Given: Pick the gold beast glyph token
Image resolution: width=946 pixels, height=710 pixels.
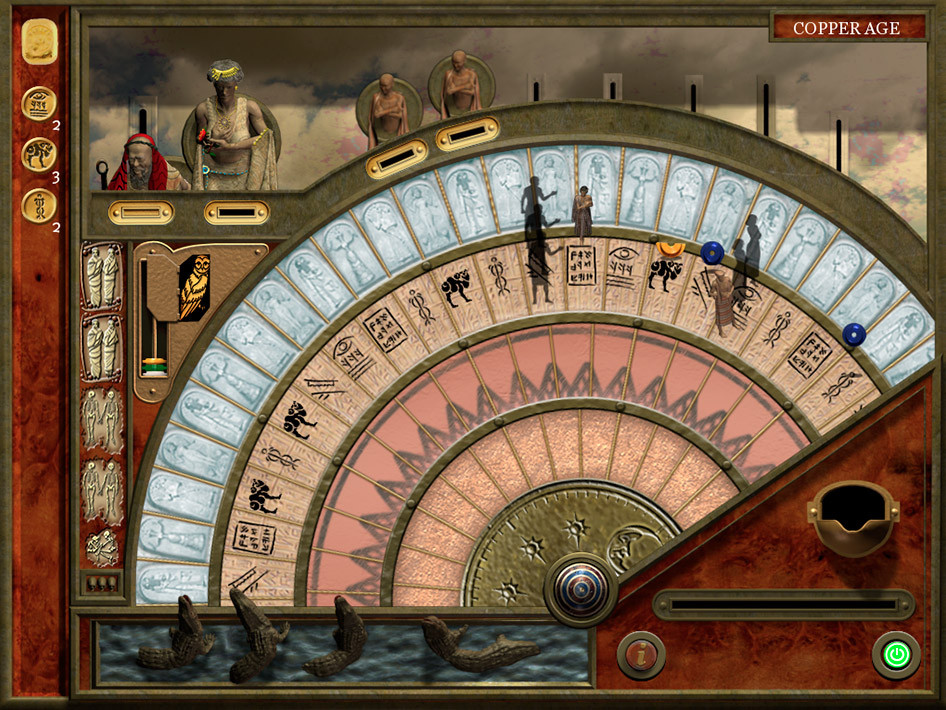Looking at the screenshot, I should click(x=40, y=154).
